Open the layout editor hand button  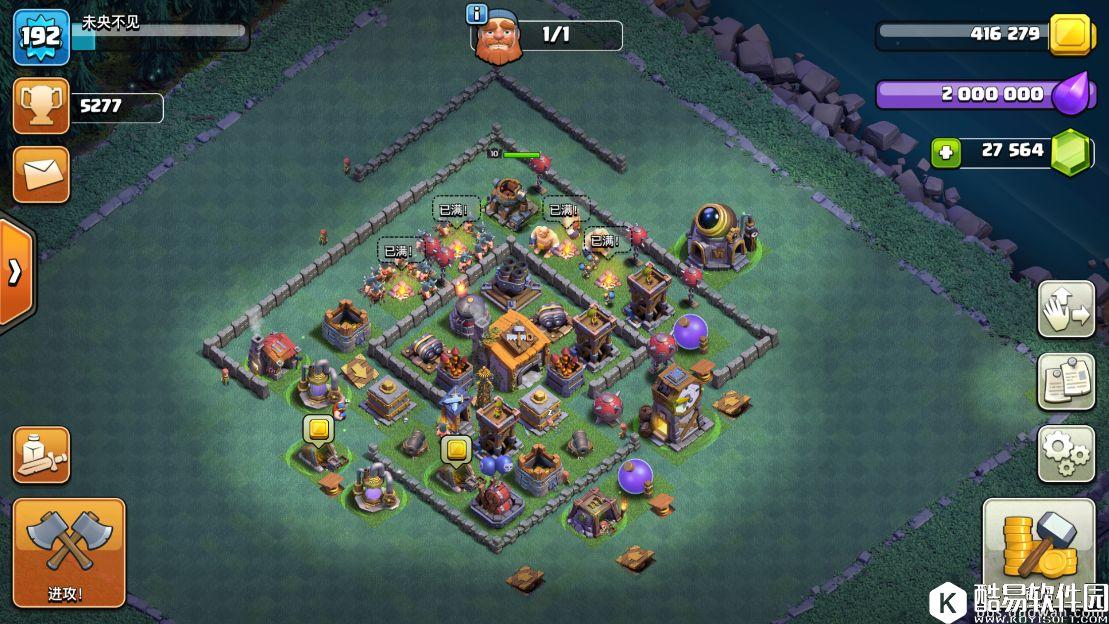pyautogui.click(x=1066, y=309)
